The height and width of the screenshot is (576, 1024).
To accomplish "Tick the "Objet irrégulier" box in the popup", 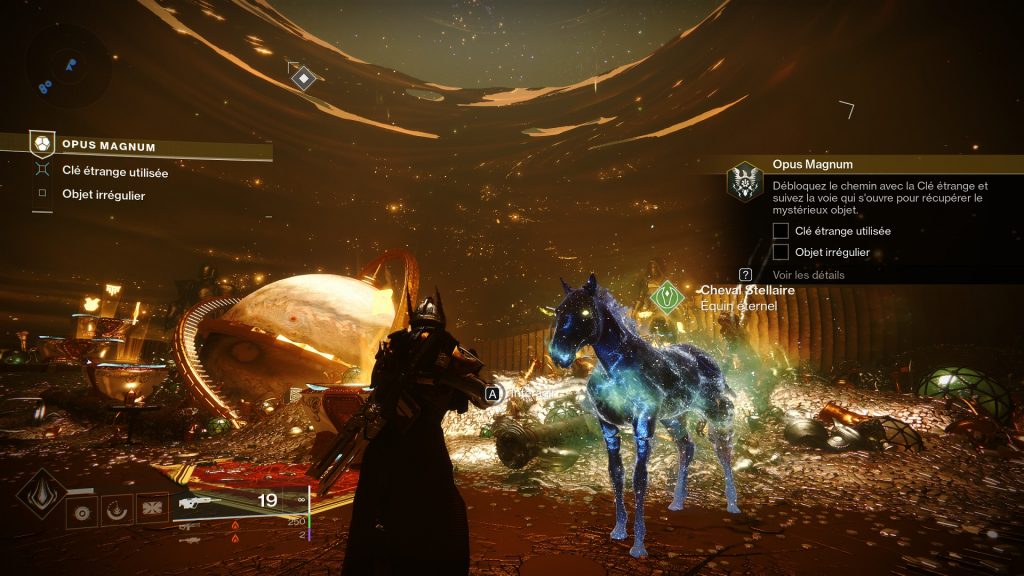I will (781, 252).
